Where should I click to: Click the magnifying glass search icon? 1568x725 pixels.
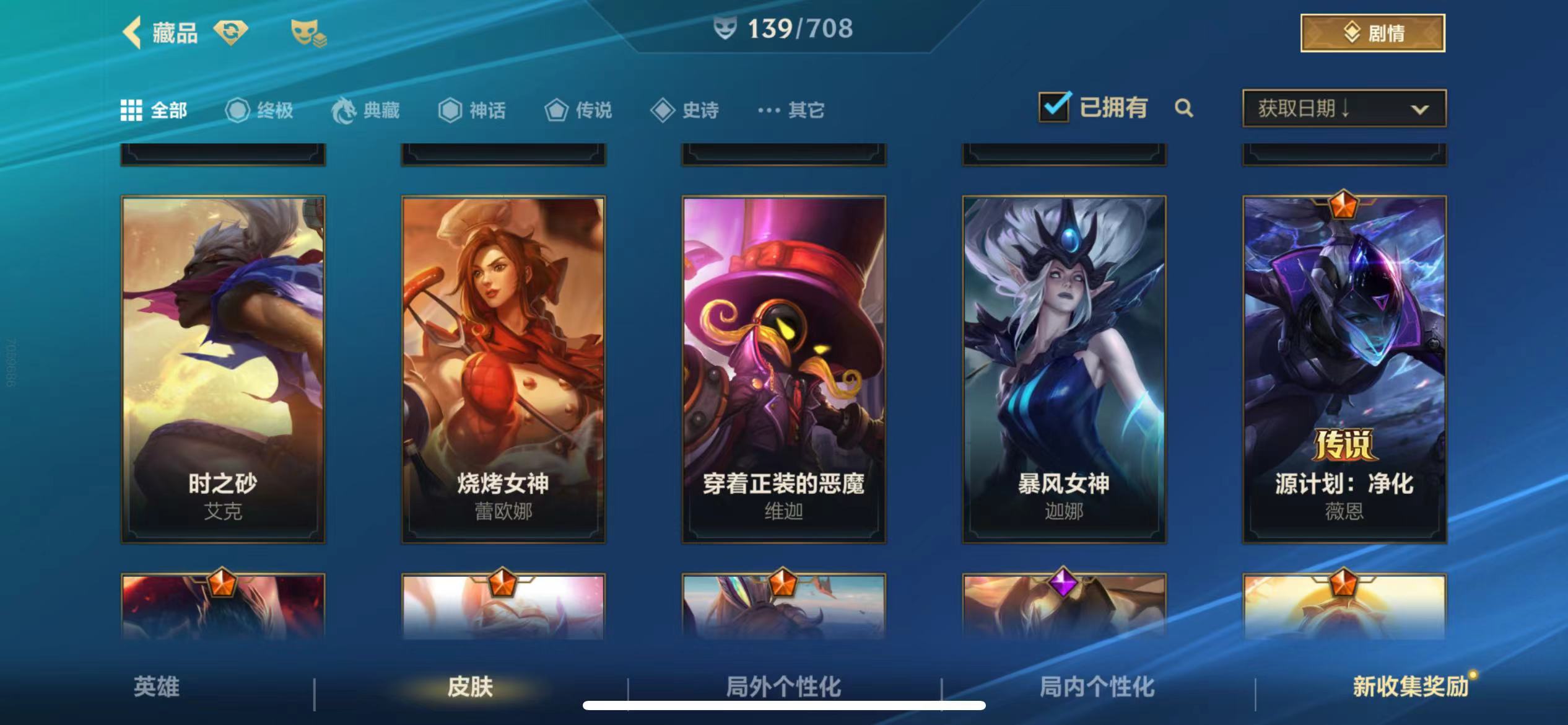click(x=1183, y=108)
